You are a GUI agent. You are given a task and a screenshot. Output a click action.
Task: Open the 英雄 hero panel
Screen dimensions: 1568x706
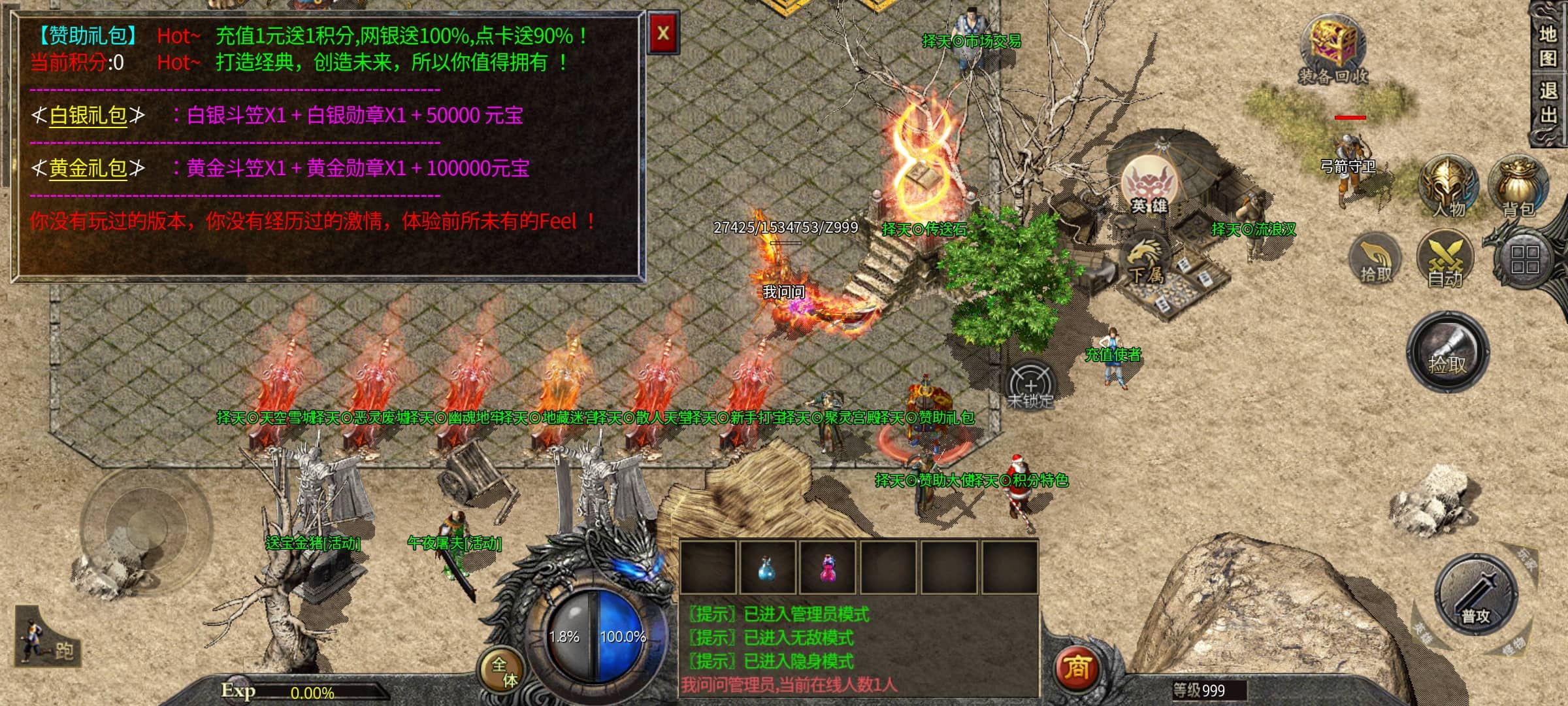pos(1149,186)
